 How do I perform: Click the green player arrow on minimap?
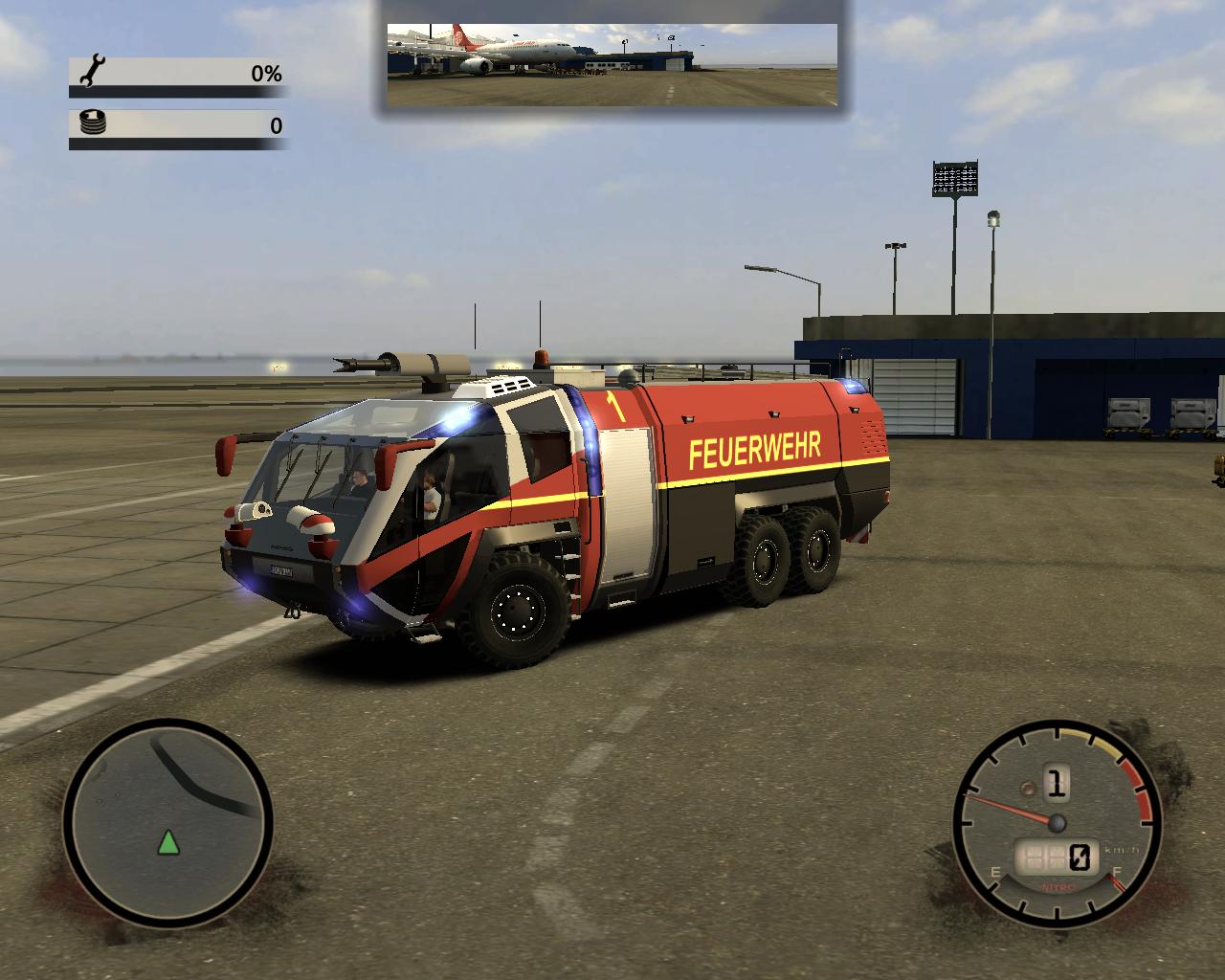(169, 843)
